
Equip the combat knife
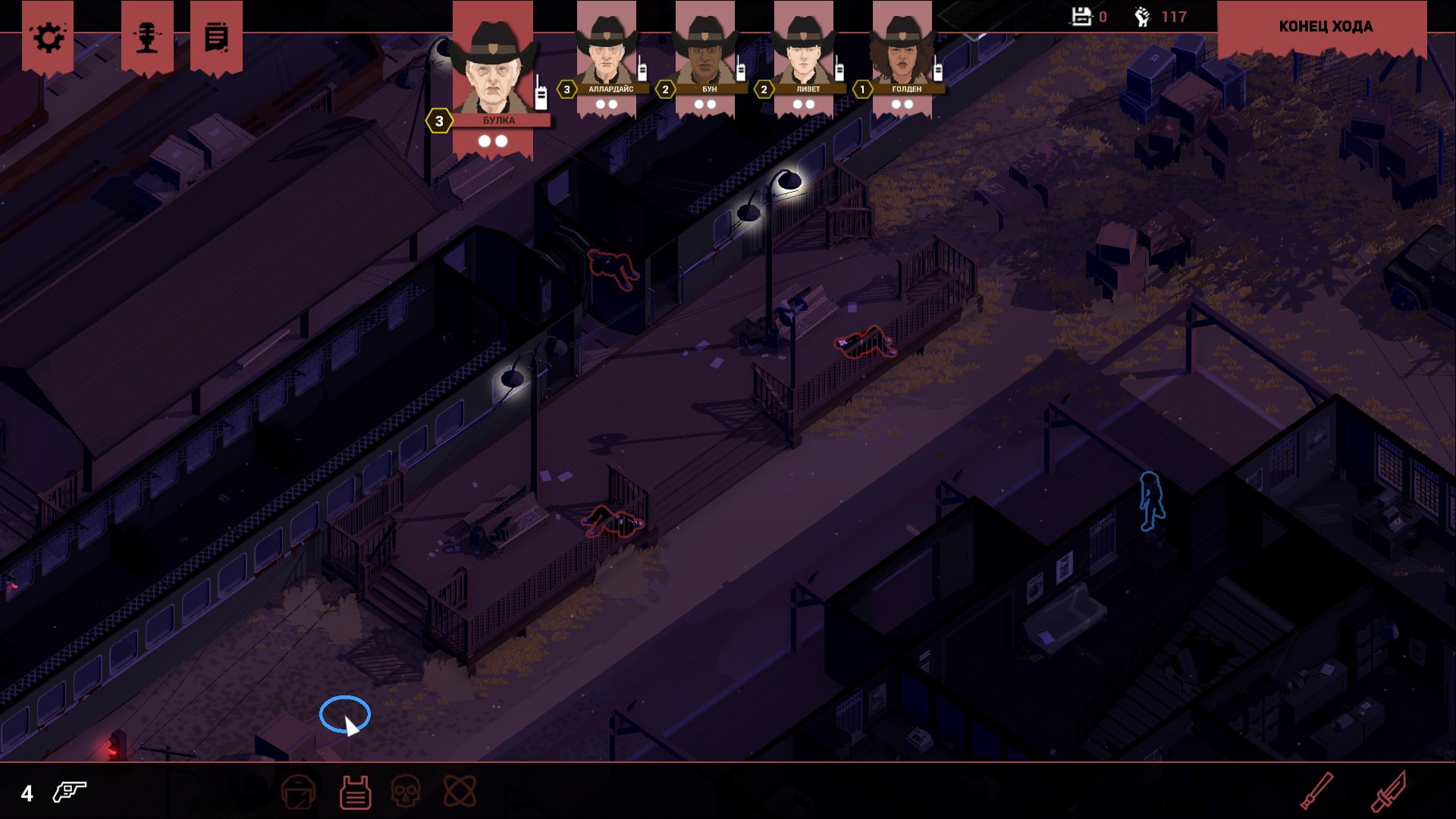tap(1389, 791)
